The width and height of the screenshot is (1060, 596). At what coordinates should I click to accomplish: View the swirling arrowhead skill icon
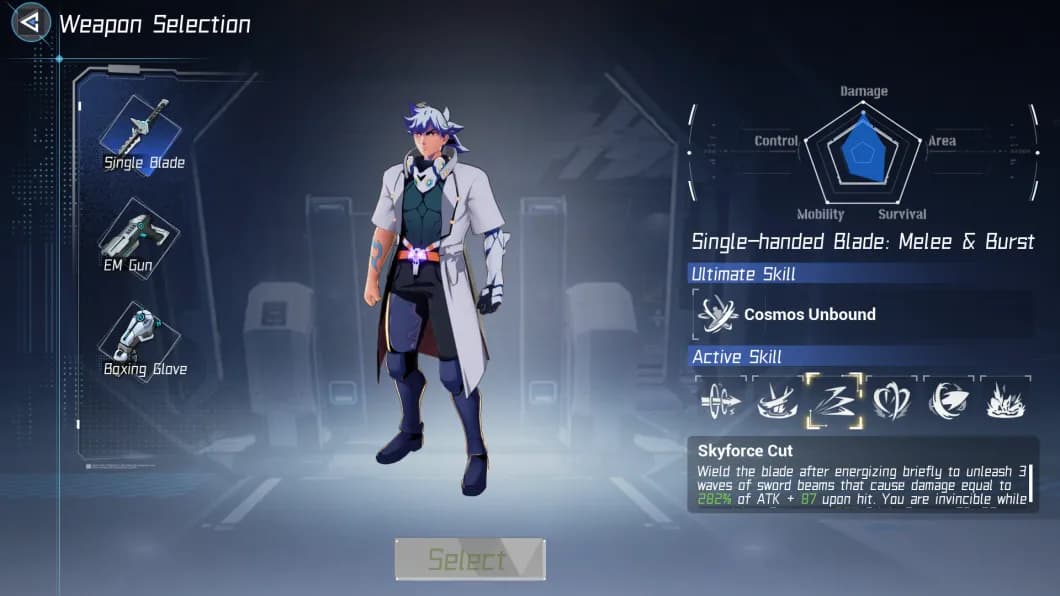click(x=948, y=402)
